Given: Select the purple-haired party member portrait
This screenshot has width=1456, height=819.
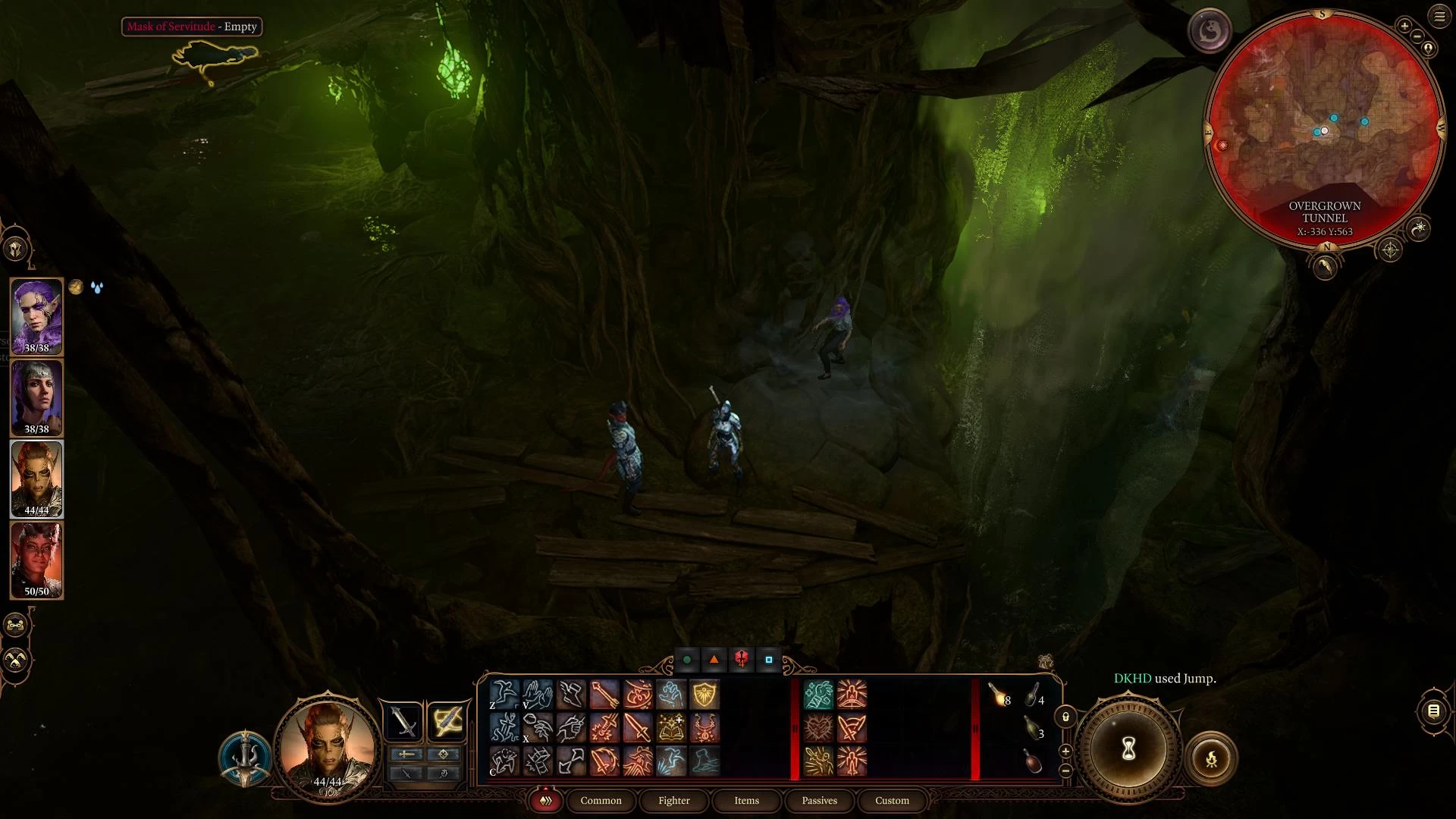Looking at the screenshot, I should 36,315.
